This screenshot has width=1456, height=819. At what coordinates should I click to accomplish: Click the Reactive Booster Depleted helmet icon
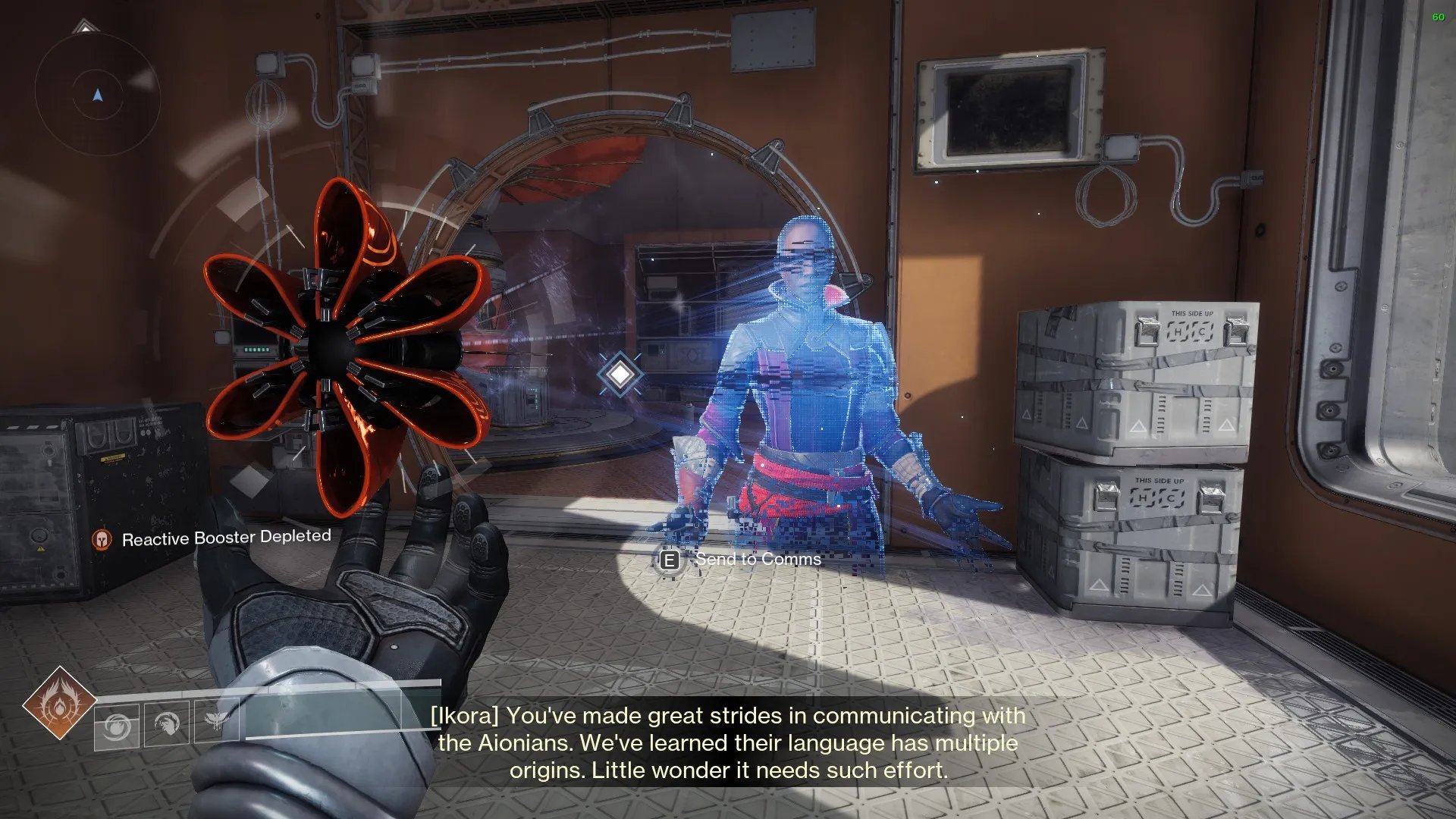(102, 540)
